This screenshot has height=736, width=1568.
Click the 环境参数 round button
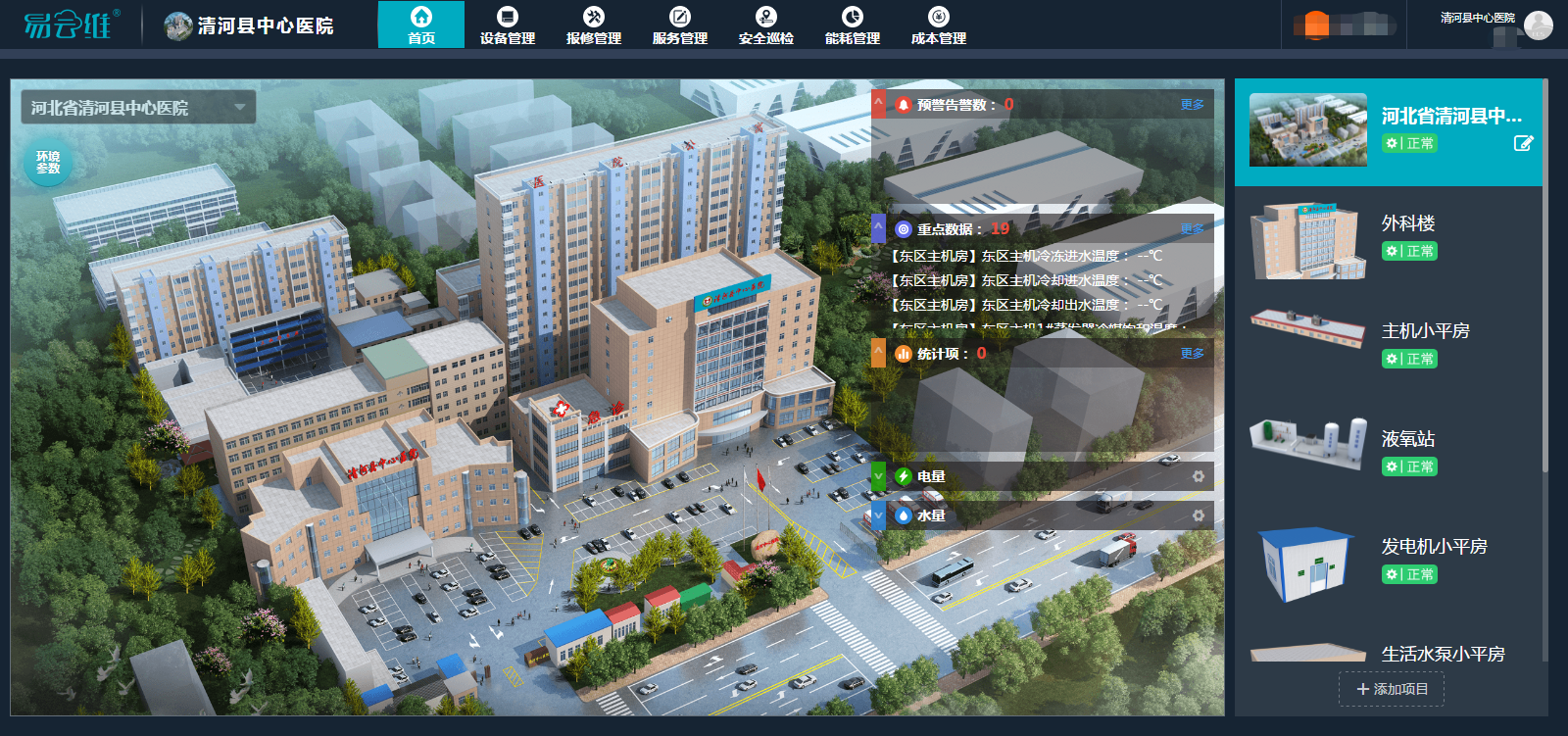click(x=48, y=163)
